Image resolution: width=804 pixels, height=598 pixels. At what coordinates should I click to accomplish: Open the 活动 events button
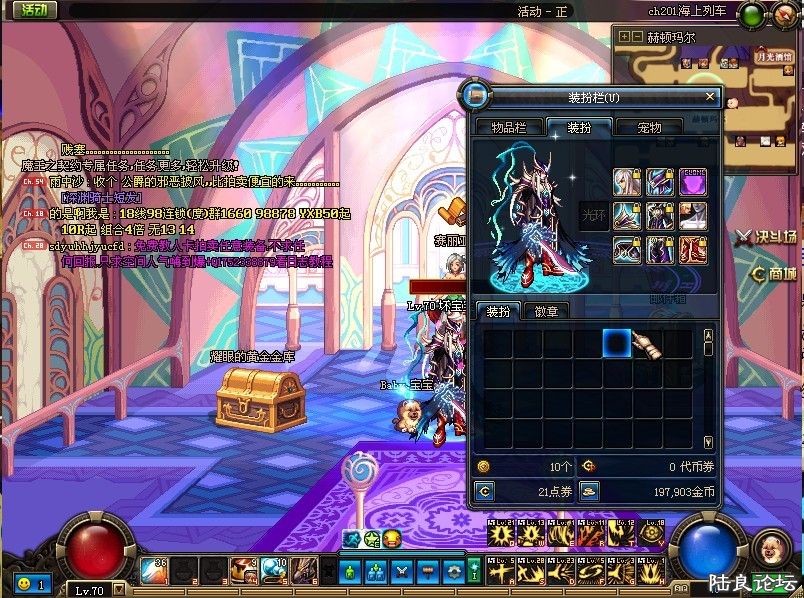[34, 10]
